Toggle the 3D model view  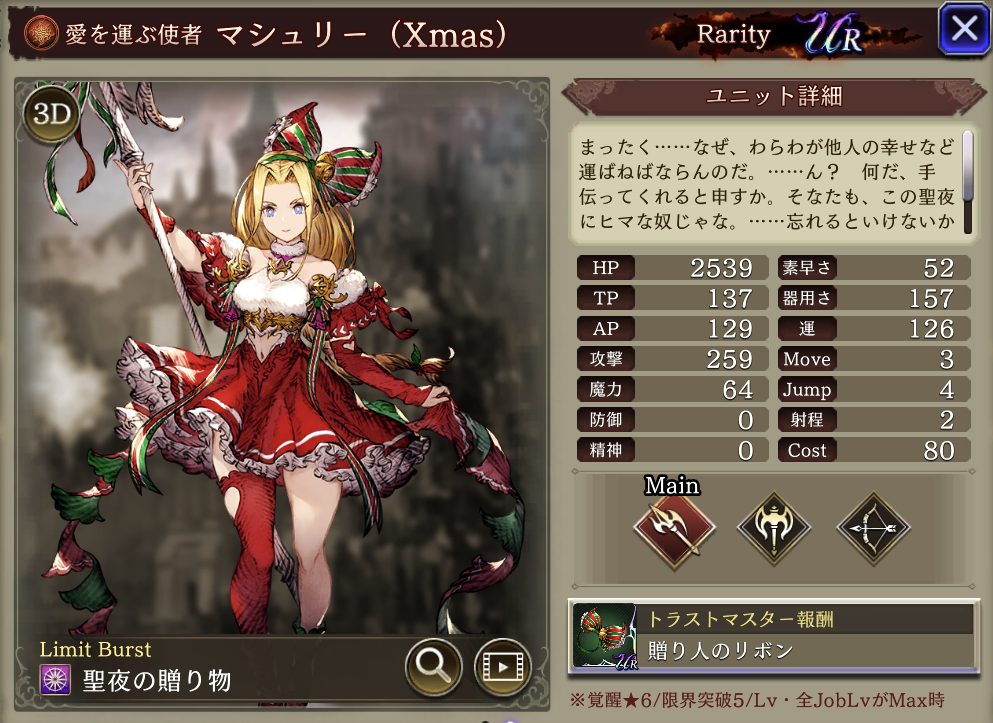coord(50,115)
